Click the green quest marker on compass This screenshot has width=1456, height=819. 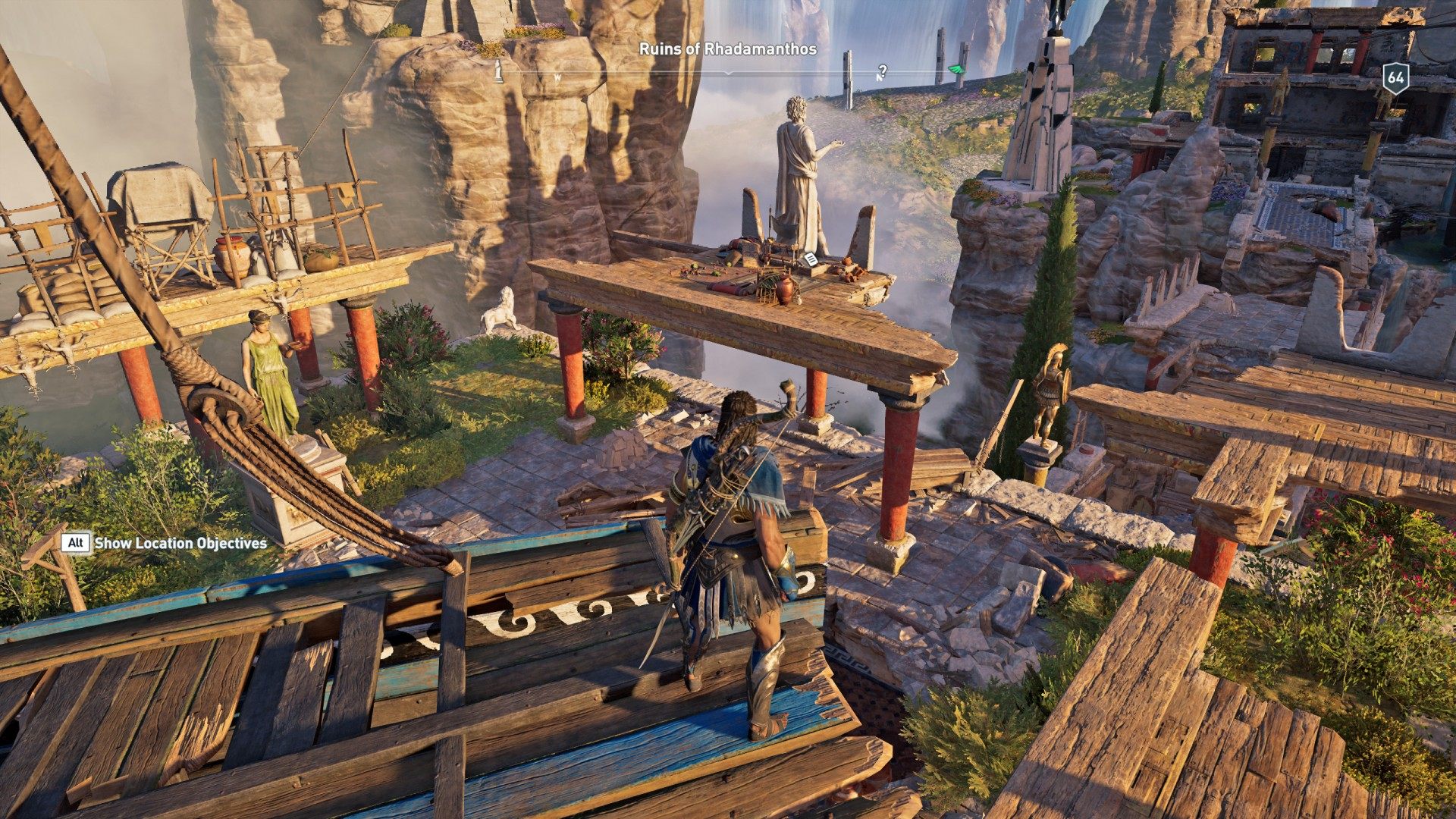click(x=955, y=70)
